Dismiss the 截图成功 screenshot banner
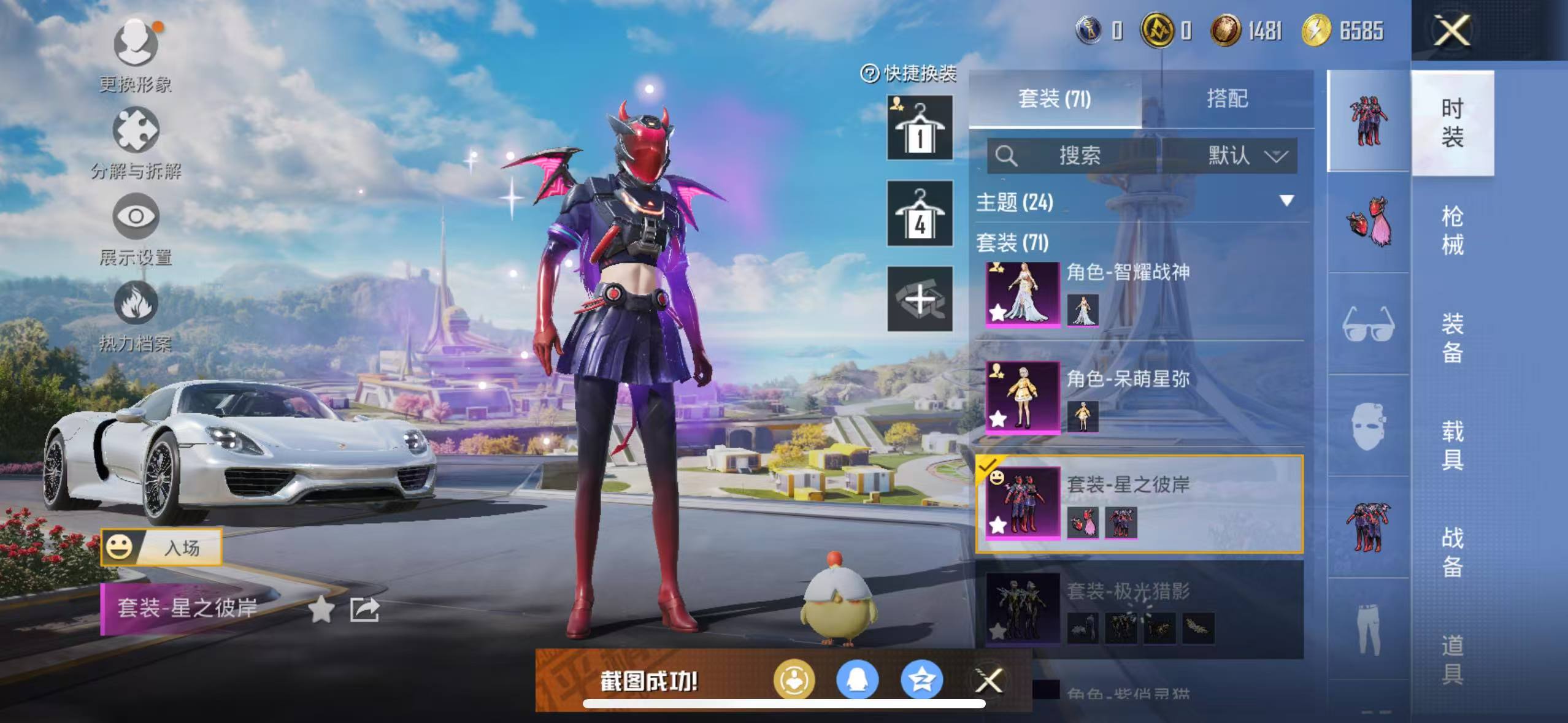The width and height of the screenshot is (1568, 723). [x=988, y=680]
